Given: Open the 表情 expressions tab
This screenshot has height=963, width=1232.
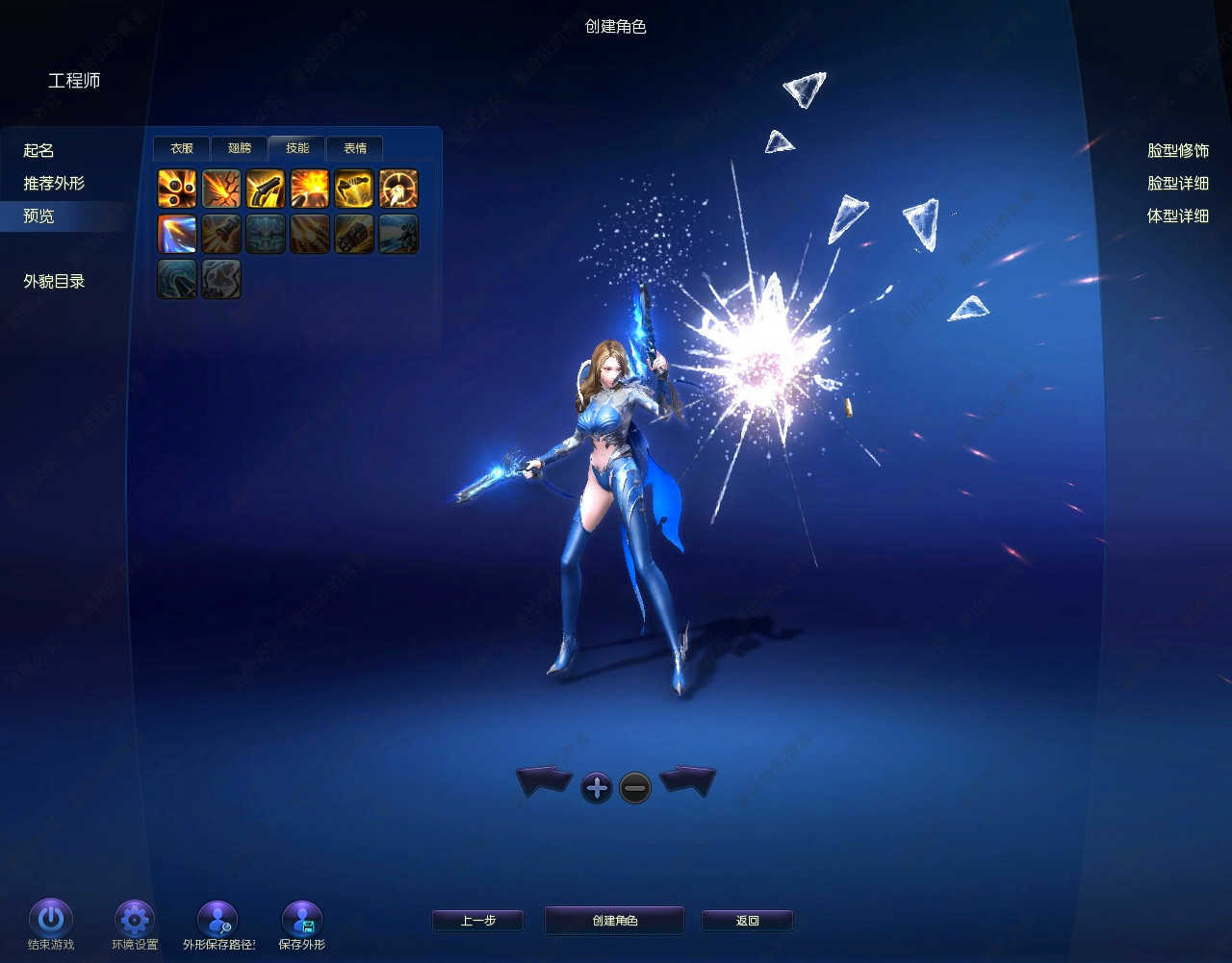Looking at the screenshot, I should pyautogui.click(x=355, y=148).
